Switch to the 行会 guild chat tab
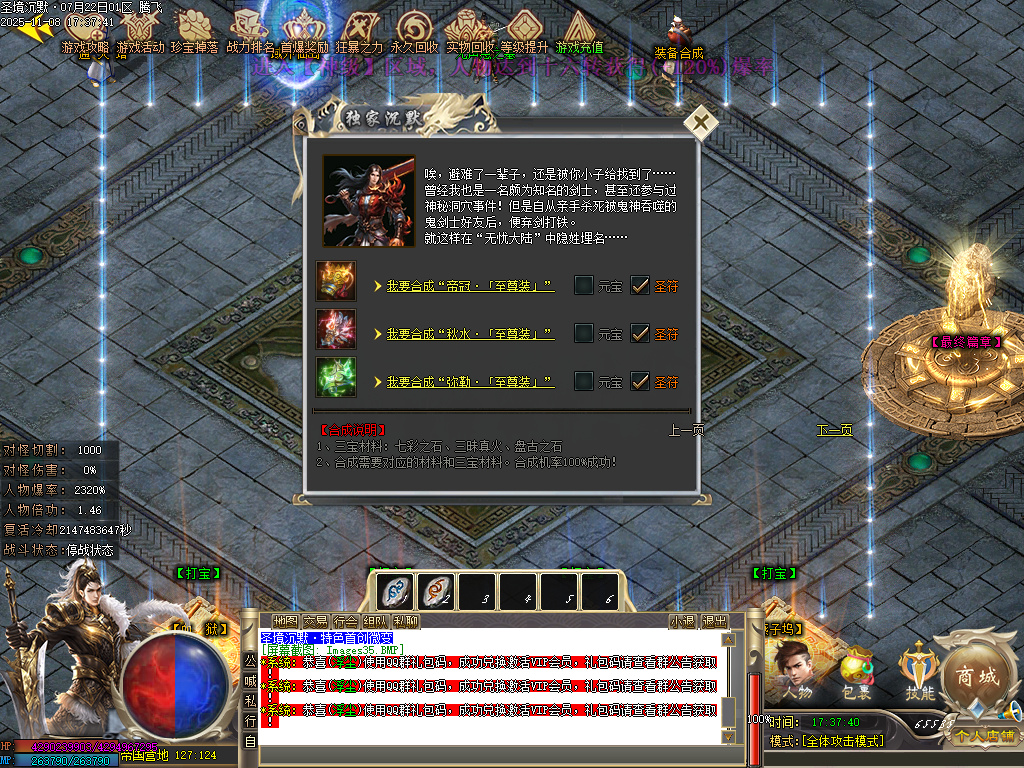 click(x=345, y=621)
